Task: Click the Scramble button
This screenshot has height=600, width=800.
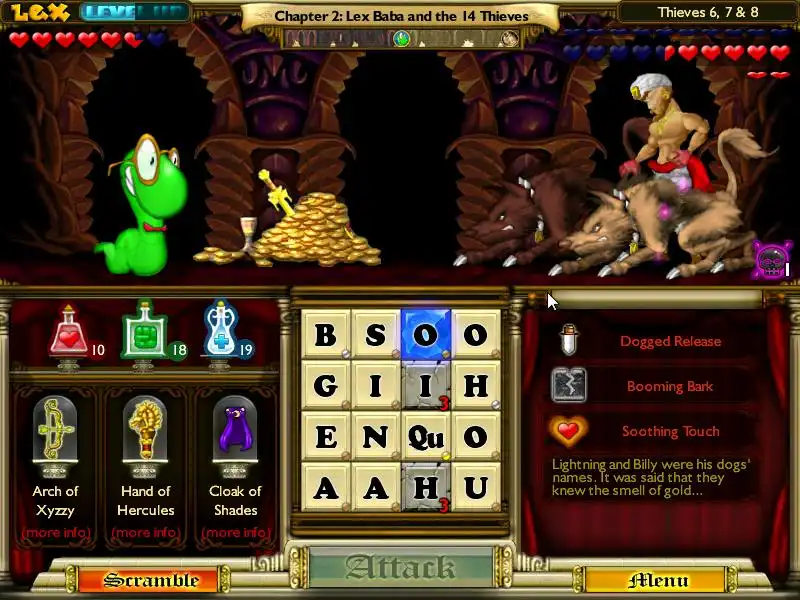Action: [x=151, y=580]
